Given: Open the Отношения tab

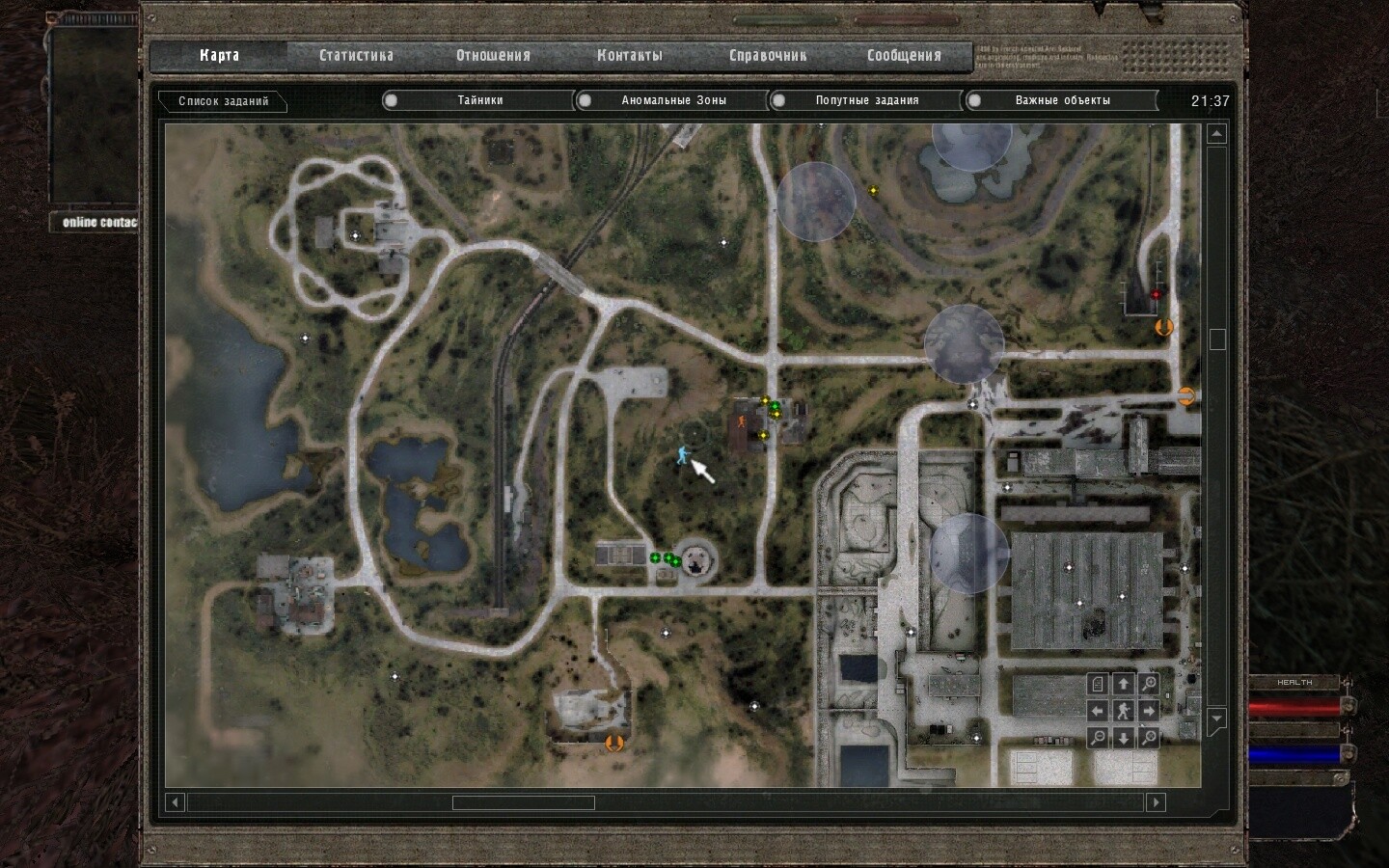Looking at the screenshot, I should pos(493,56).
